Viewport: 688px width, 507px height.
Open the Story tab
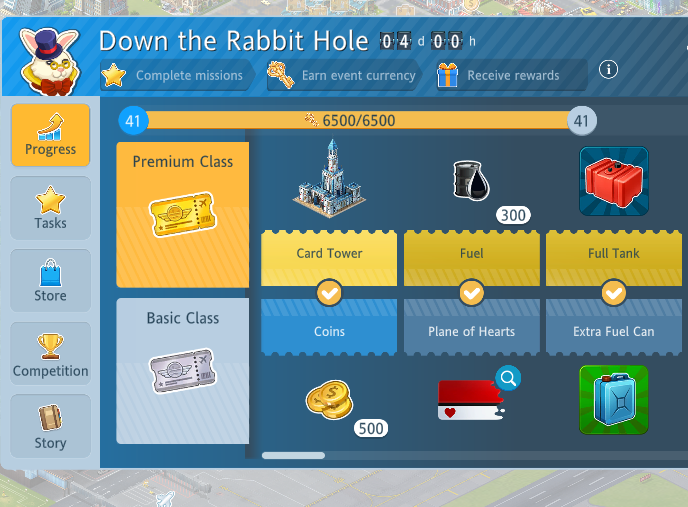pyautogui.click(x=50, y=427)
